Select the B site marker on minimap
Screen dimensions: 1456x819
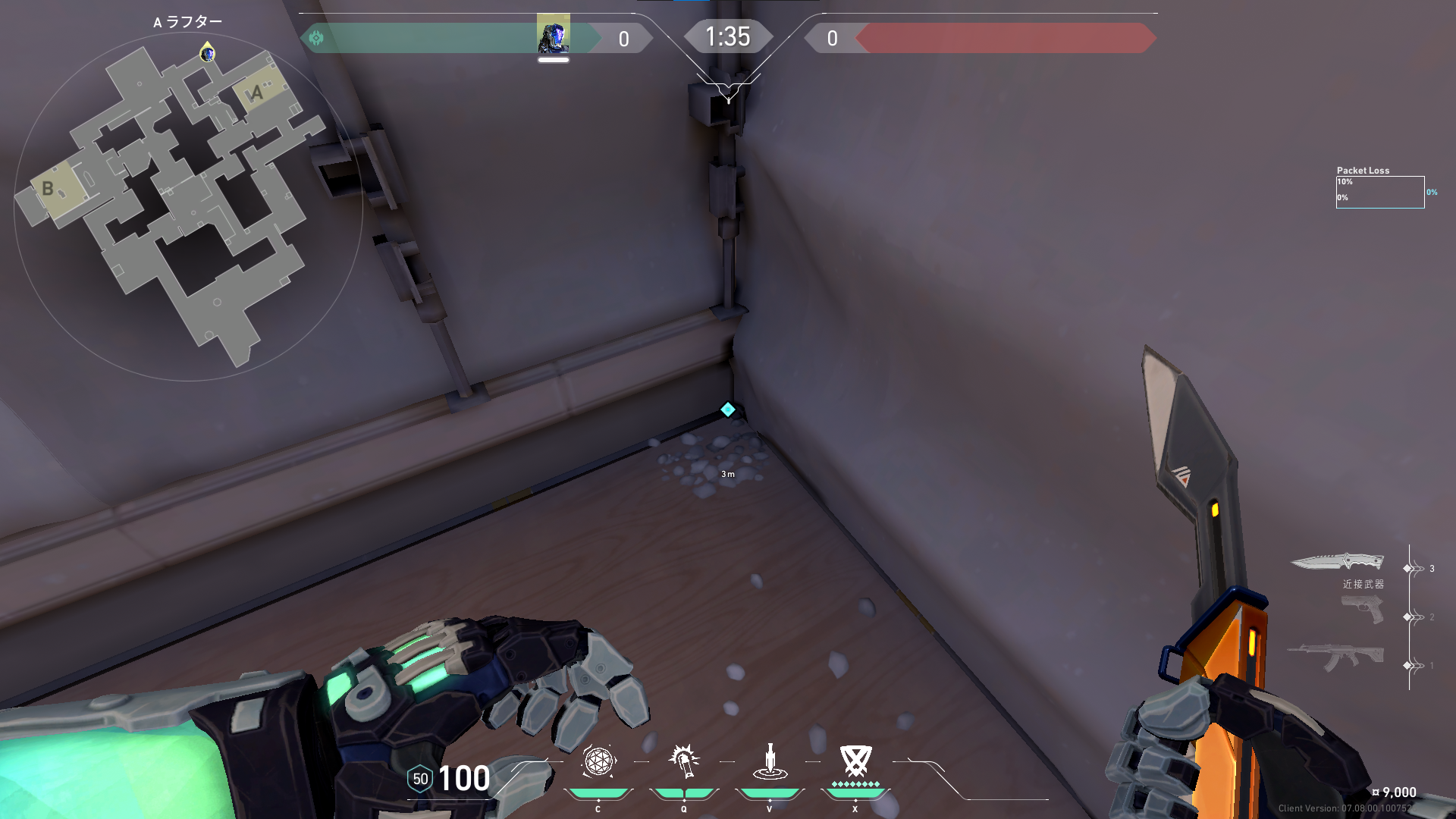pos(49,188)
